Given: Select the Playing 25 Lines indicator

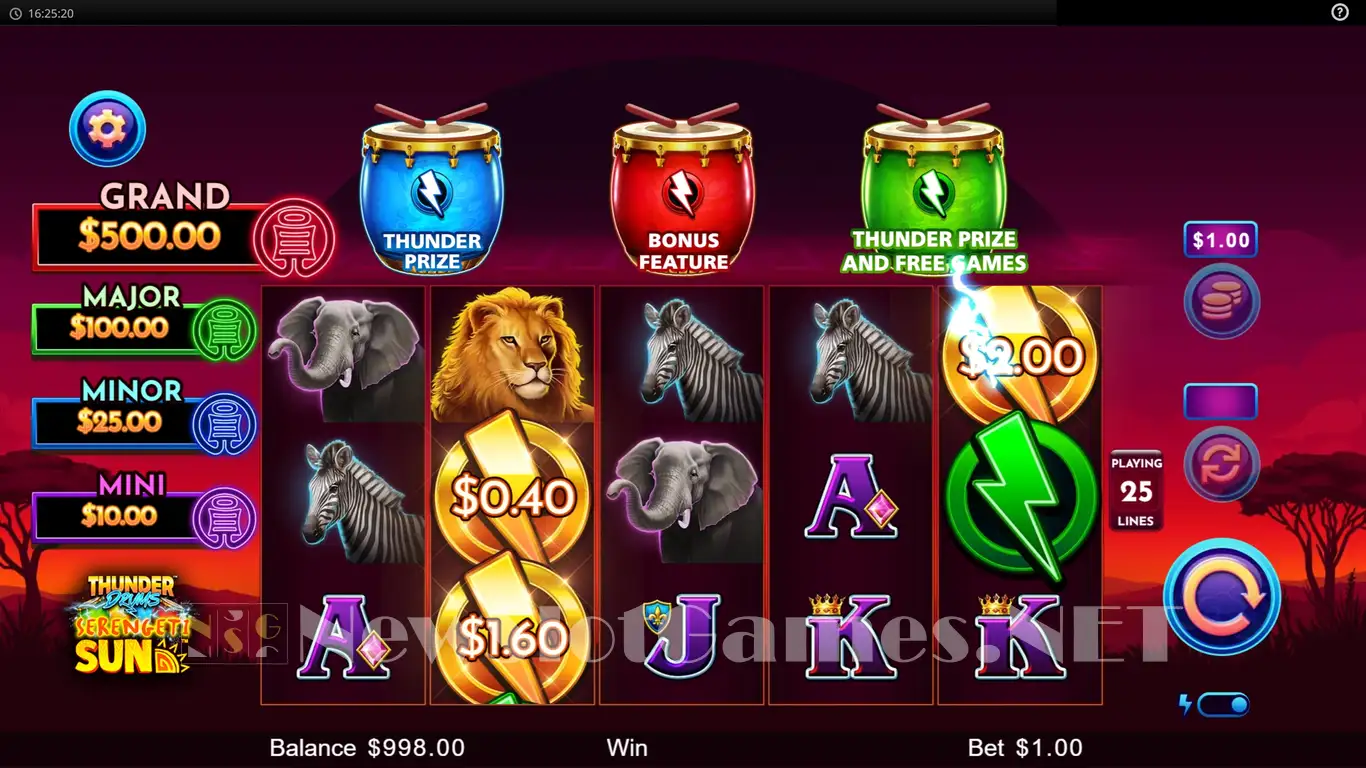Looking at the screenshot, I should click(1136, 491).
